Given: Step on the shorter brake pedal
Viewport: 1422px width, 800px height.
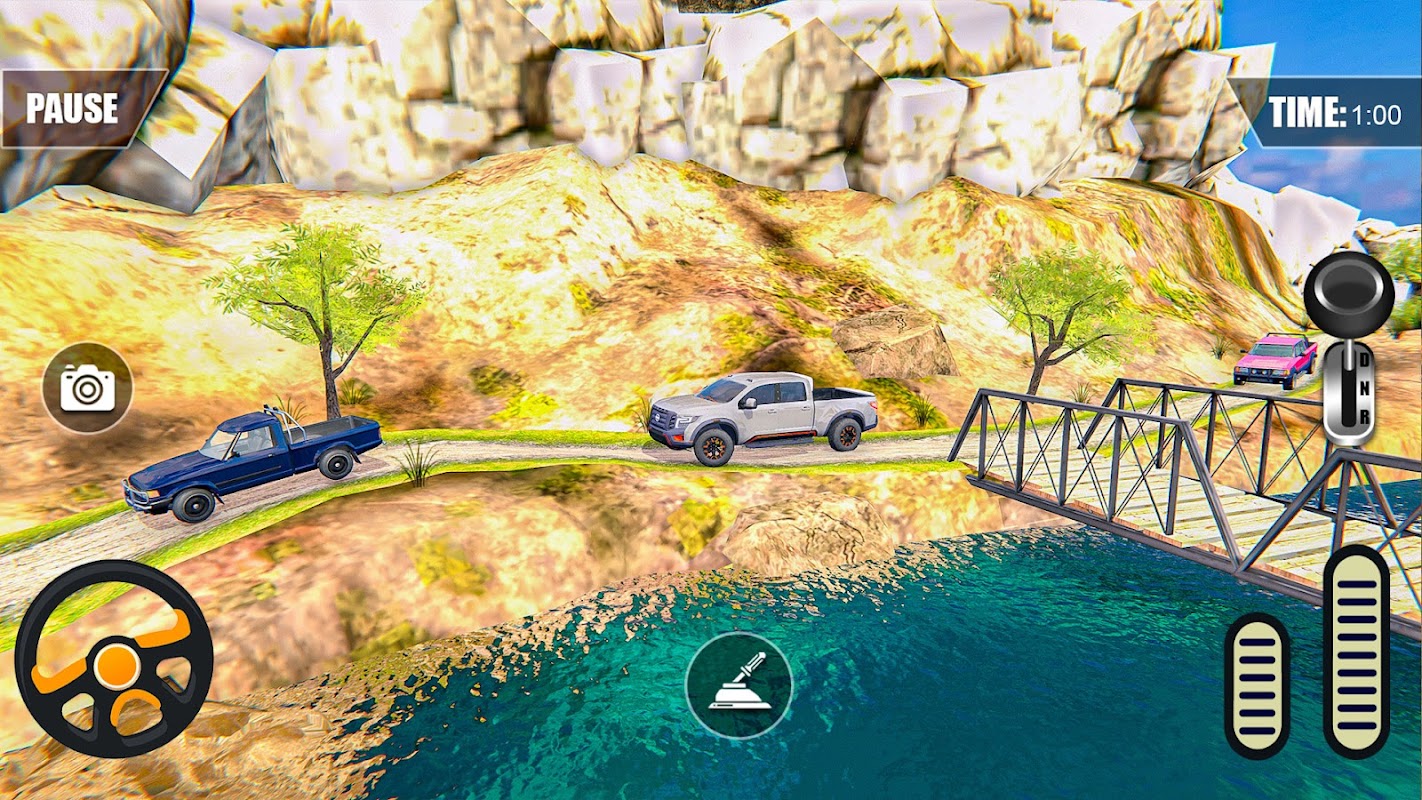Looking at the screenshot, I should click(1257, 684).
